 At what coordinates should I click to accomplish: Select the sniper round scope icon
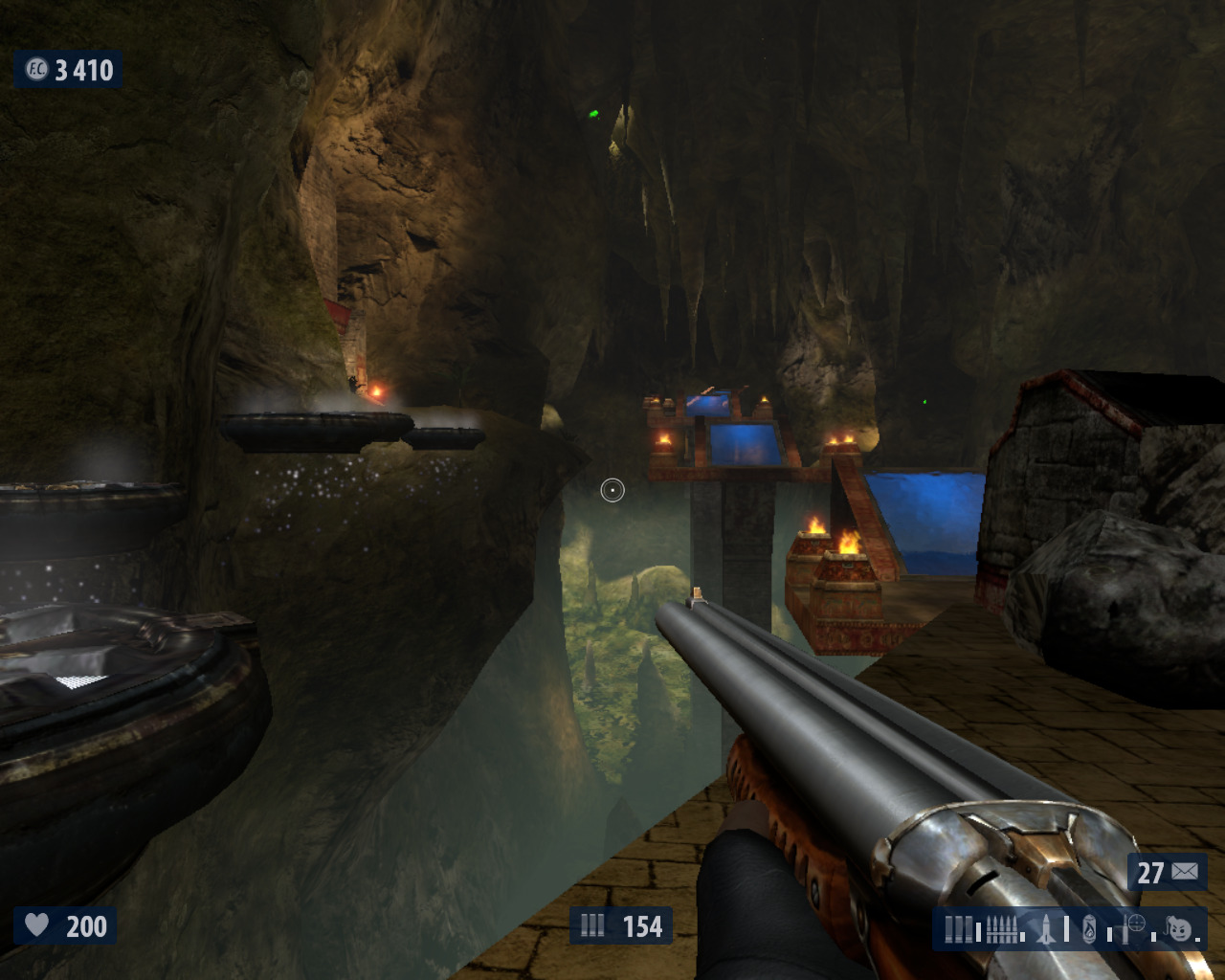click(x=1135, y=925)
